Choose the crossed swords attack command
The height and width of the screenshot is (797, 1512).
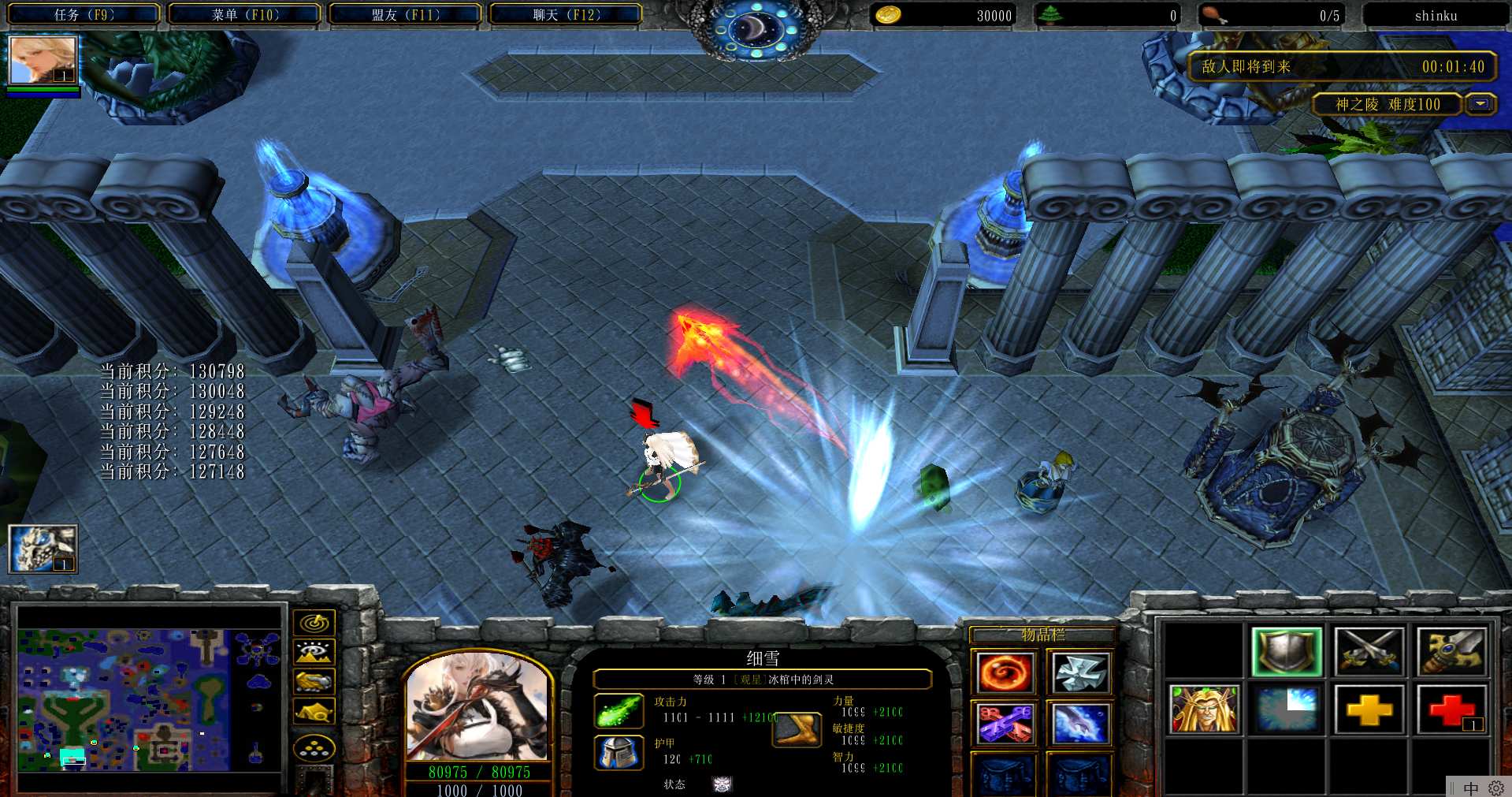tap(1369, 652)
